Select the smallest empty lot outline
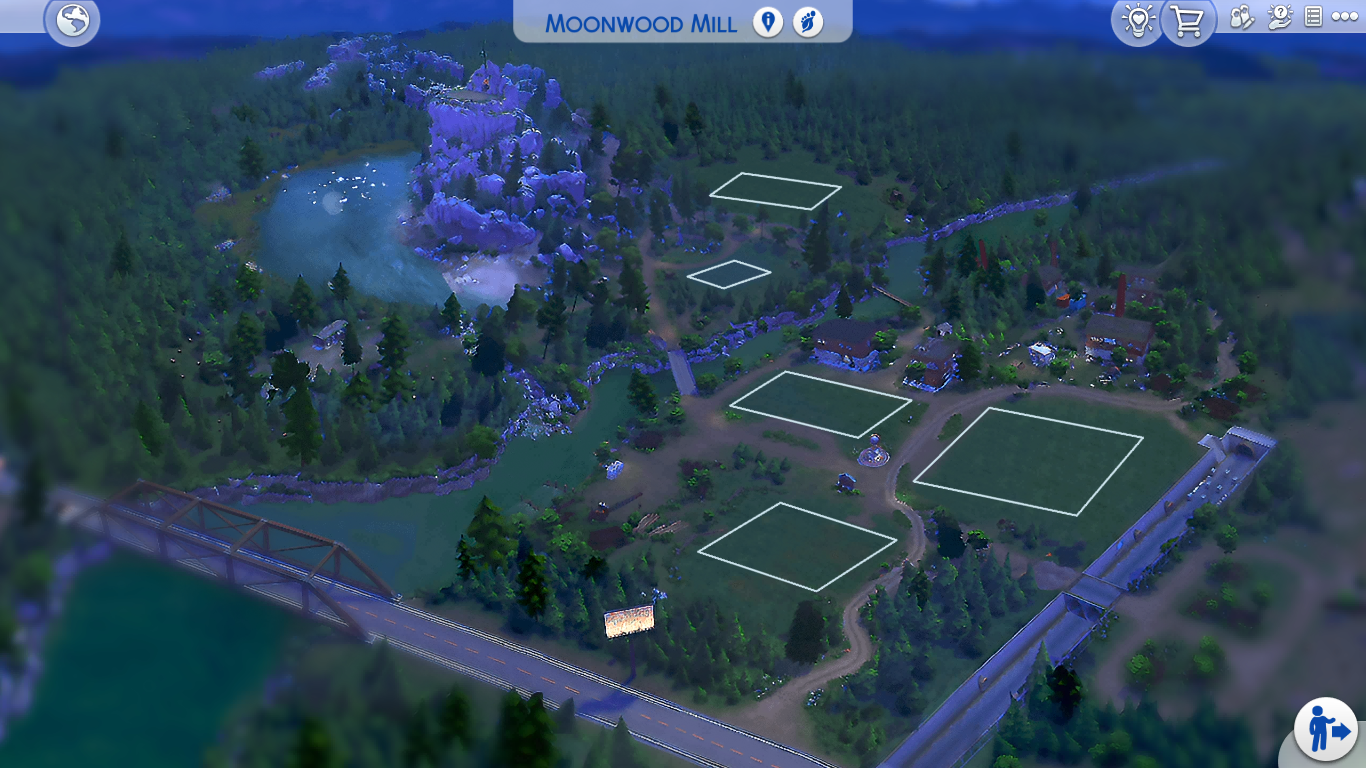Screen dimensions: 1366x768 pyautogui.click(x=729, y=273)
